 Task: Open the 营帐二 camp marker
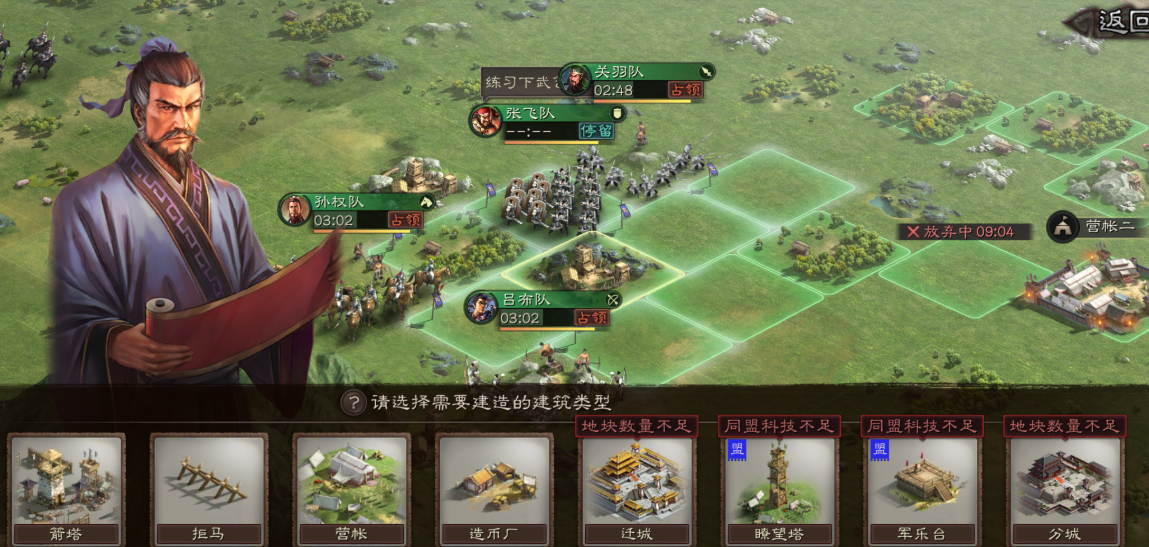click(x=1093, y=227)
